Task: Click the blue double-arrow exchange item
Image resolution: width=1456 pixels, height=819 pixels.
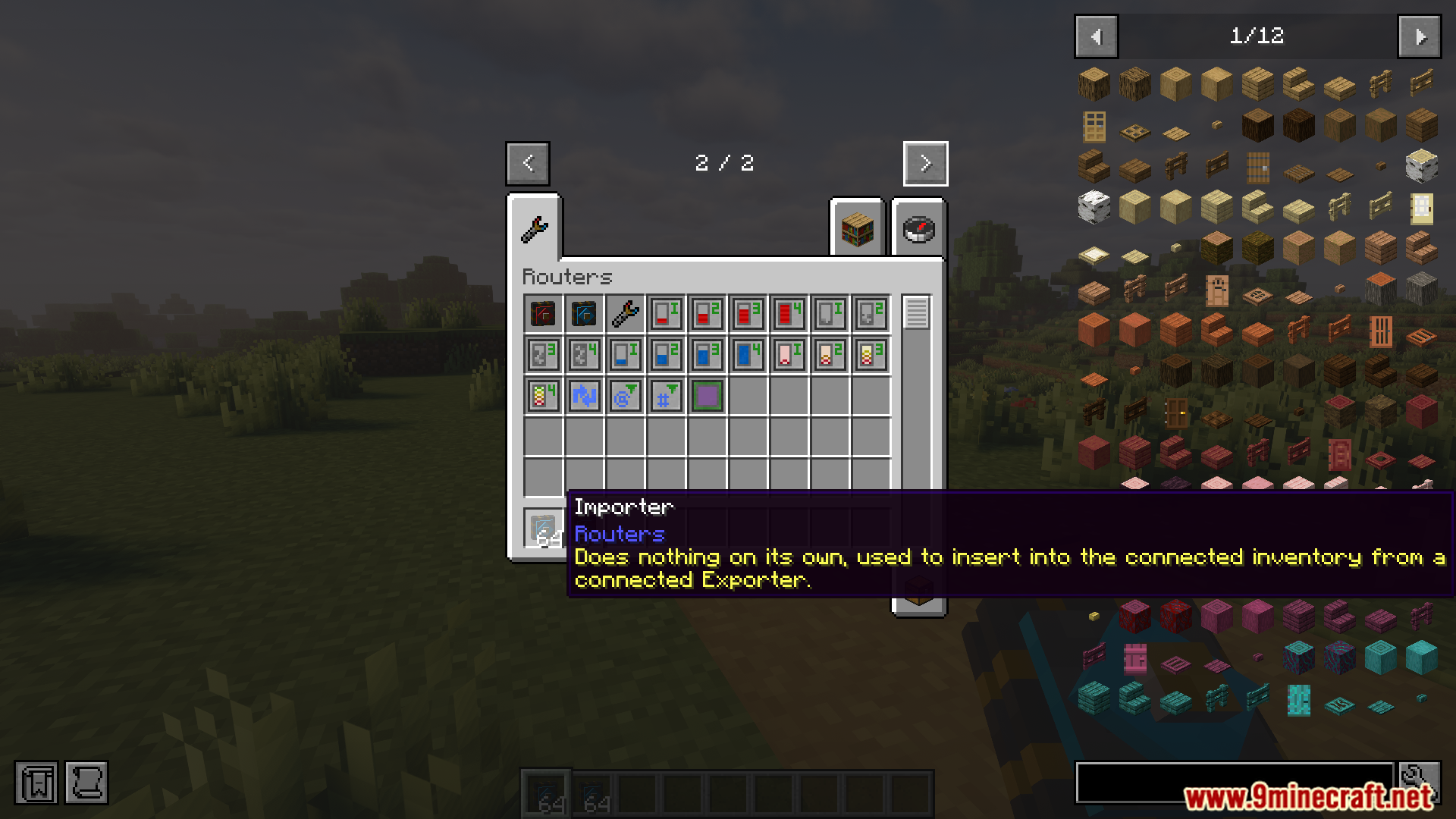Action: (583, 394)
